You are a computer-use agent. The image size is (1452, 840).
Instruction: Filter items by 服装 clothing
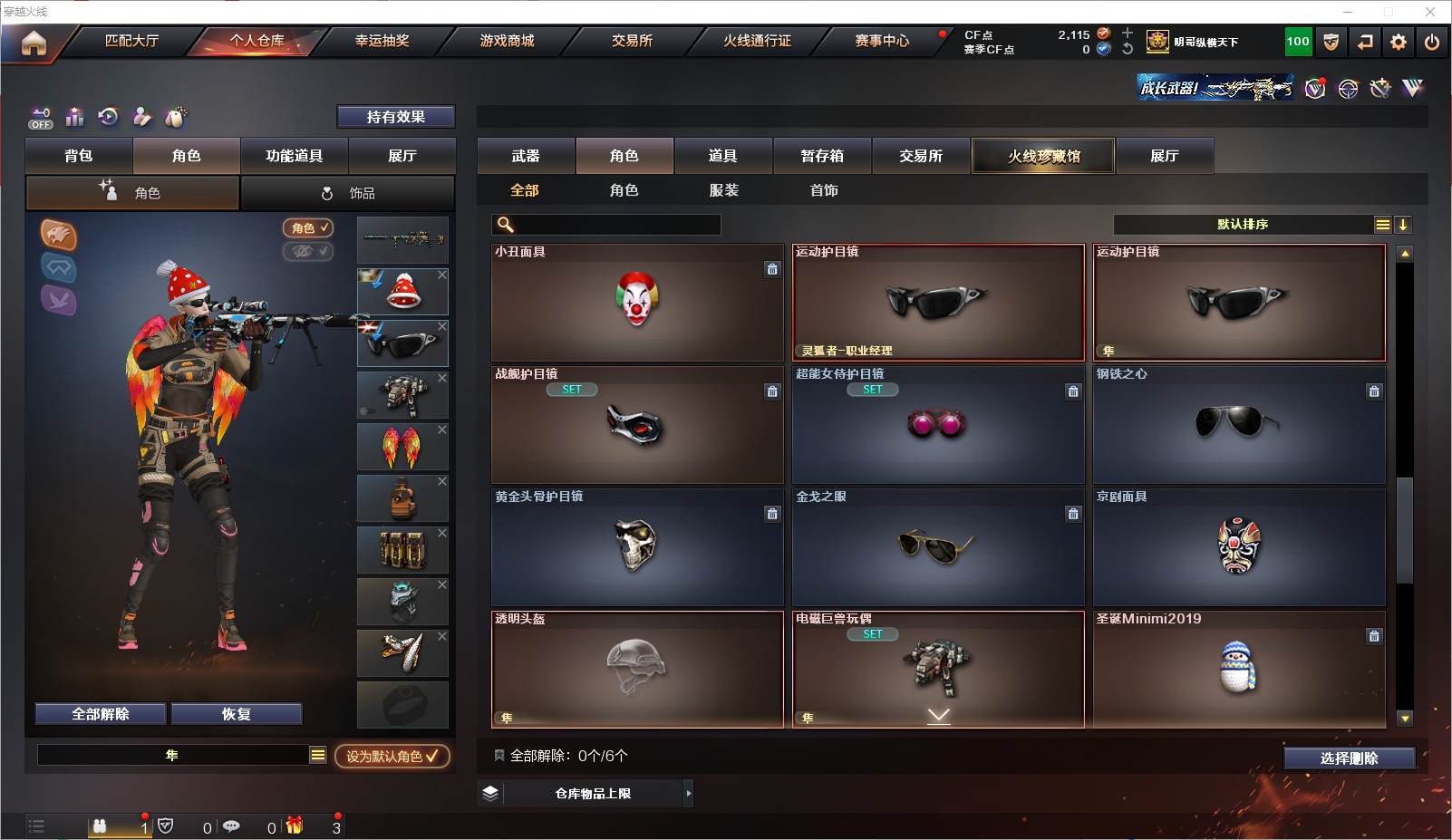click(x=723, y=190)
